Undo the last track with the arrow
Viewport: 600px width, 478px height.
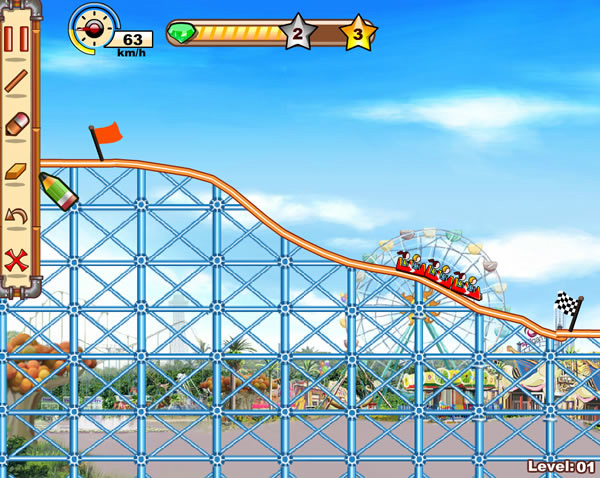click(x=16, y=215)
